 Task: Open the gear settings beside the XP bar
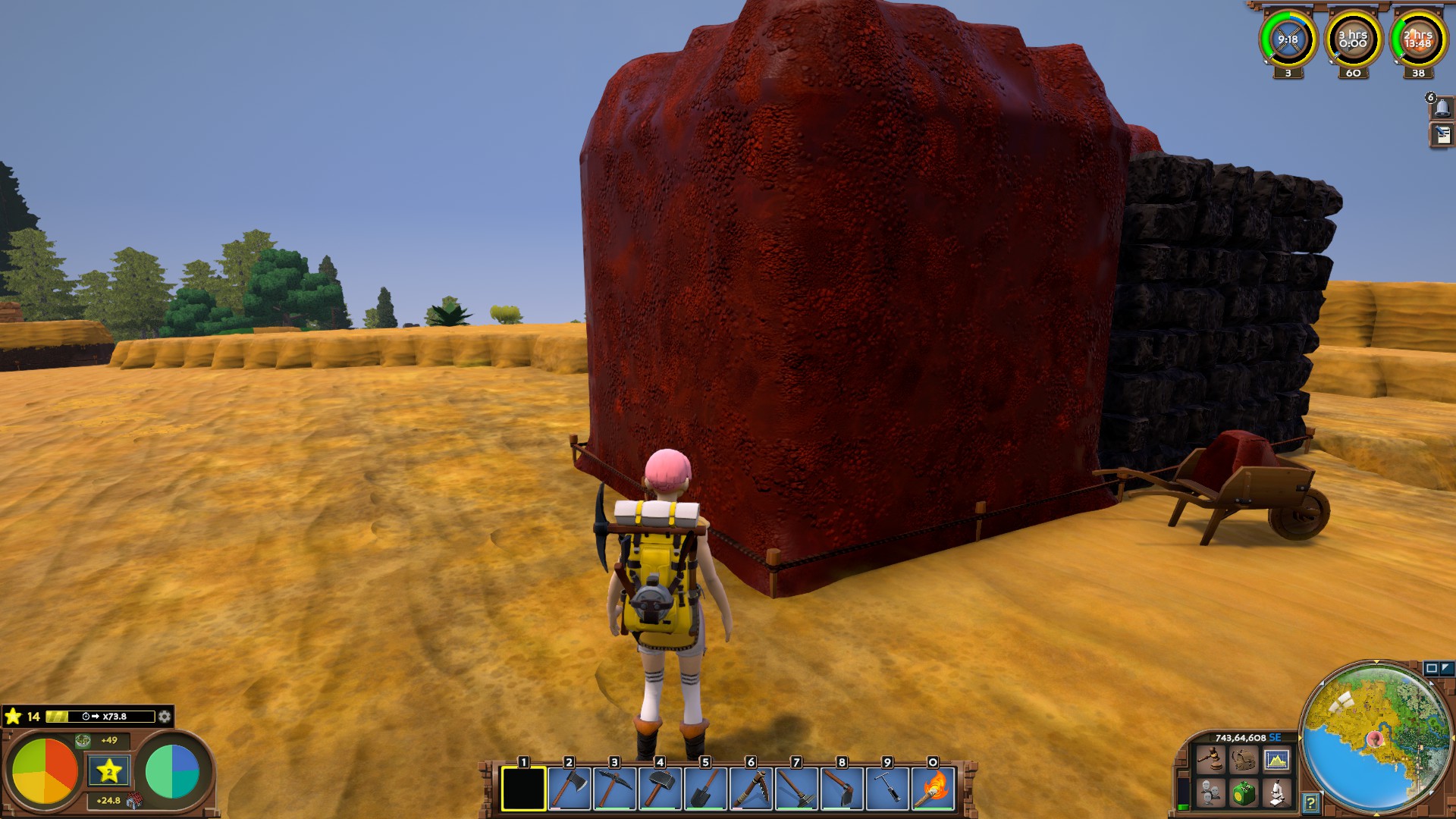click(165, 717)
